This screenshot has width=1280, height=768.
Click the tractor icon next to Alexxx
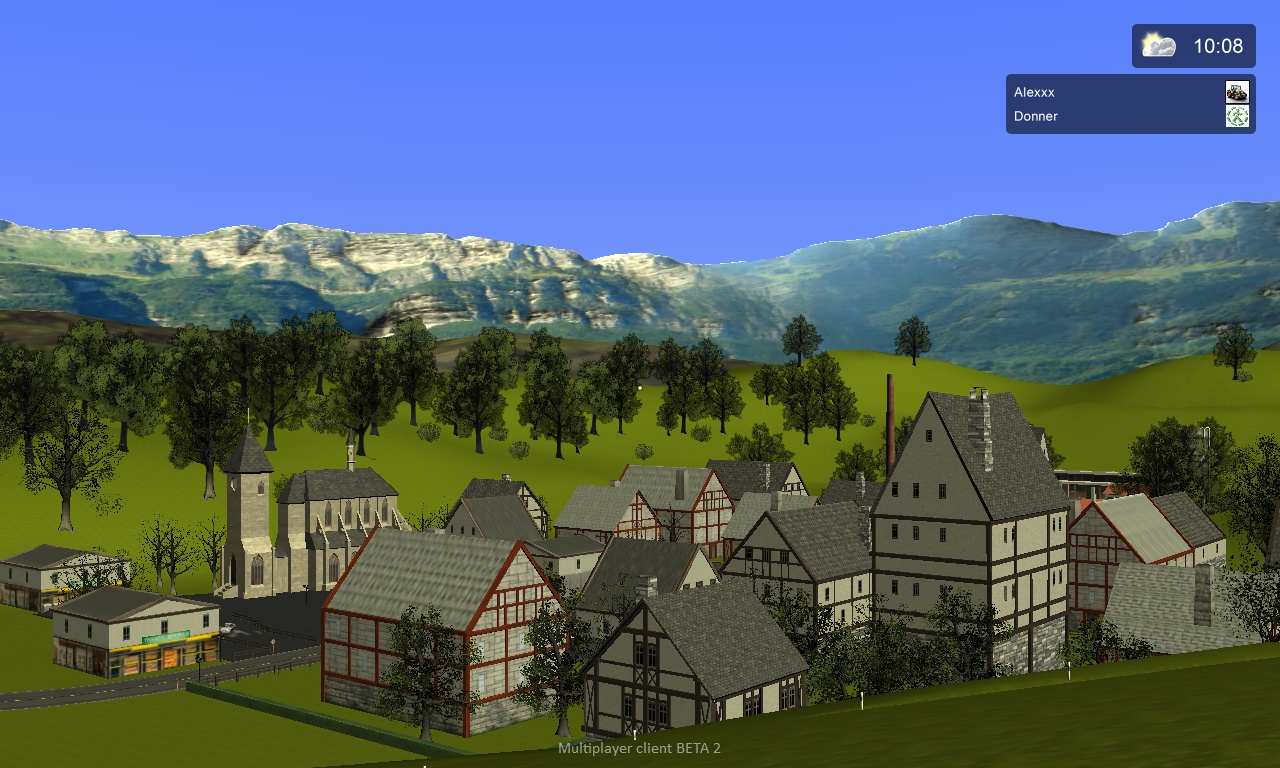pos(1237,92)
